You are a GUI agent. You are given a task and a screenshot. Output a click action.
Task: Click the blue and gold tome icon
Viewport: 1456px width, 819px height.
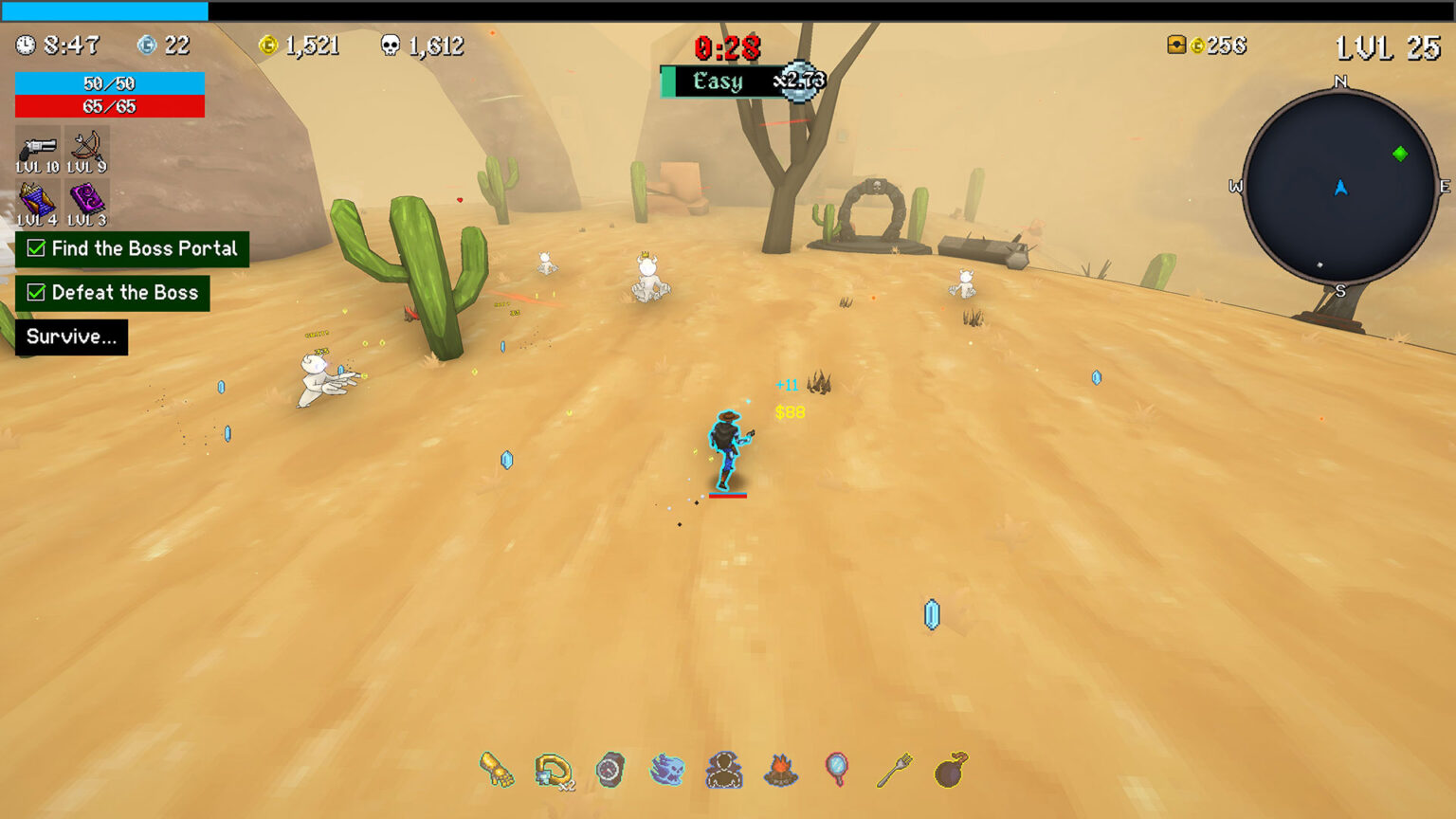(37, 201)
